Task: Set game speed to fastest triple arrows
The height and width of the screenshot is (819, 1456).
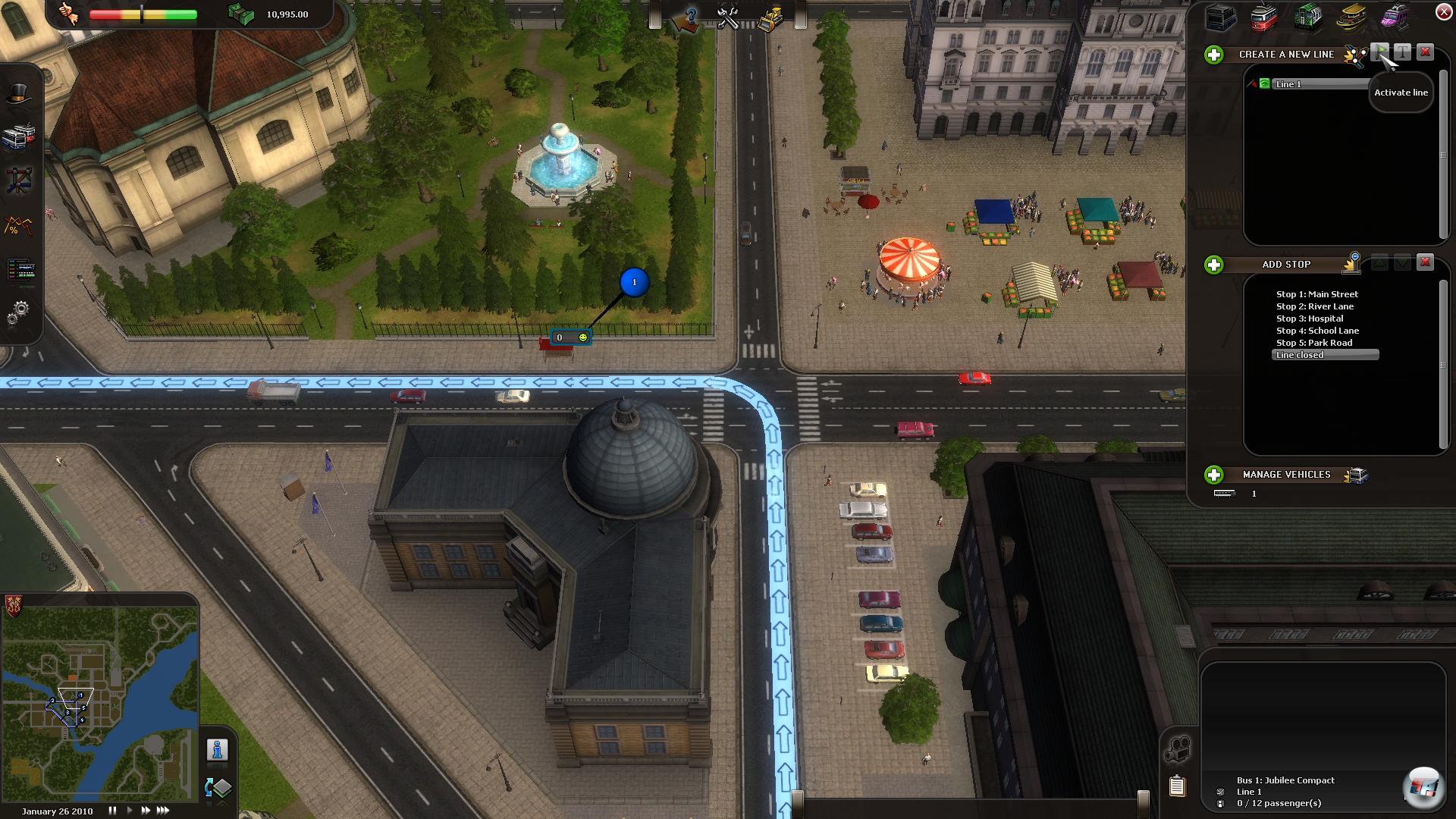Action: [162, 811]
